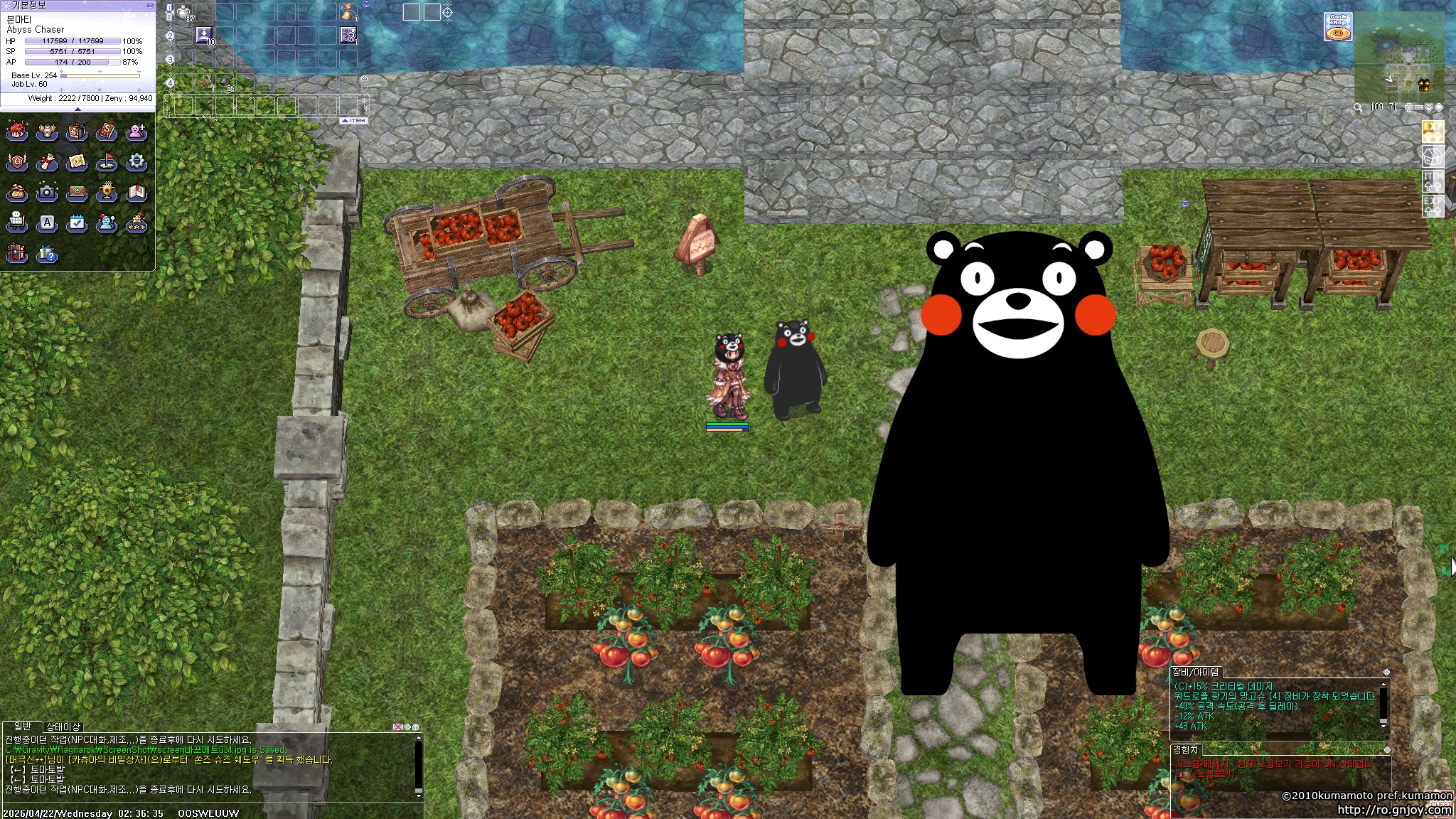Open the red S skill book icon

point(107,132)
